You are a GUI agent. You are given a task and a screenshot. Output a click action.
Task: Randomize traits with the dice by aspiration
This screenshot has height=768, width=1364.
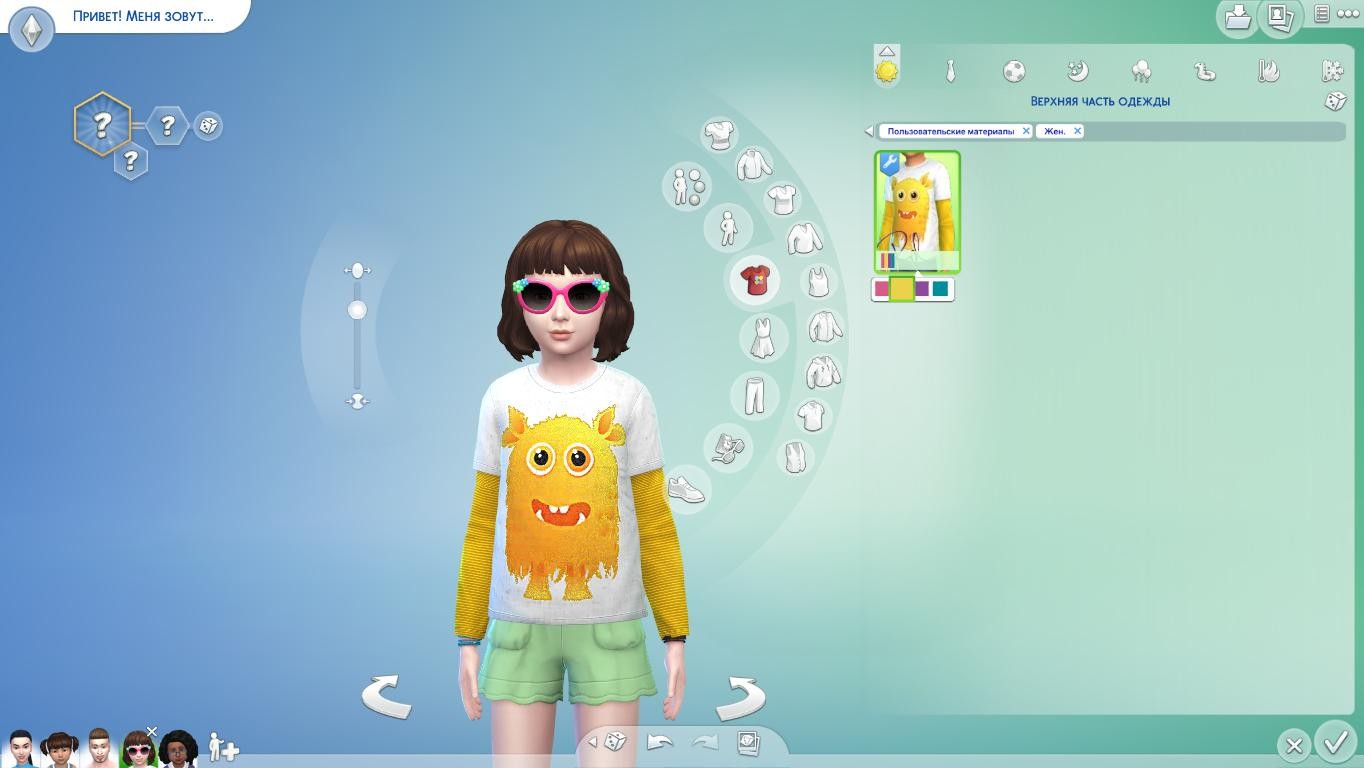[208, 126]
